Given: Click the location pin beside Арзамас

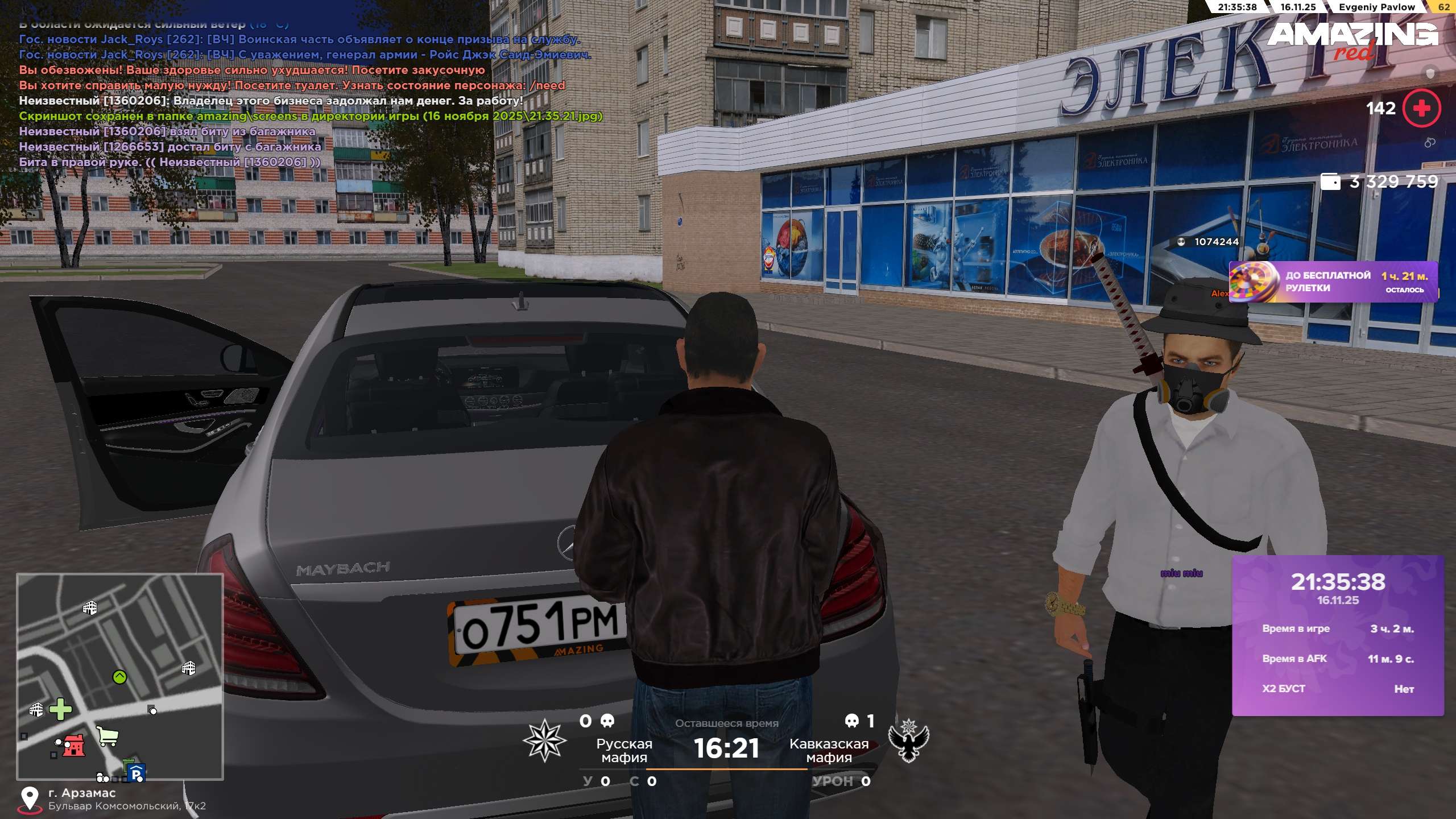Looking at the screenshot, I should 30,798.
